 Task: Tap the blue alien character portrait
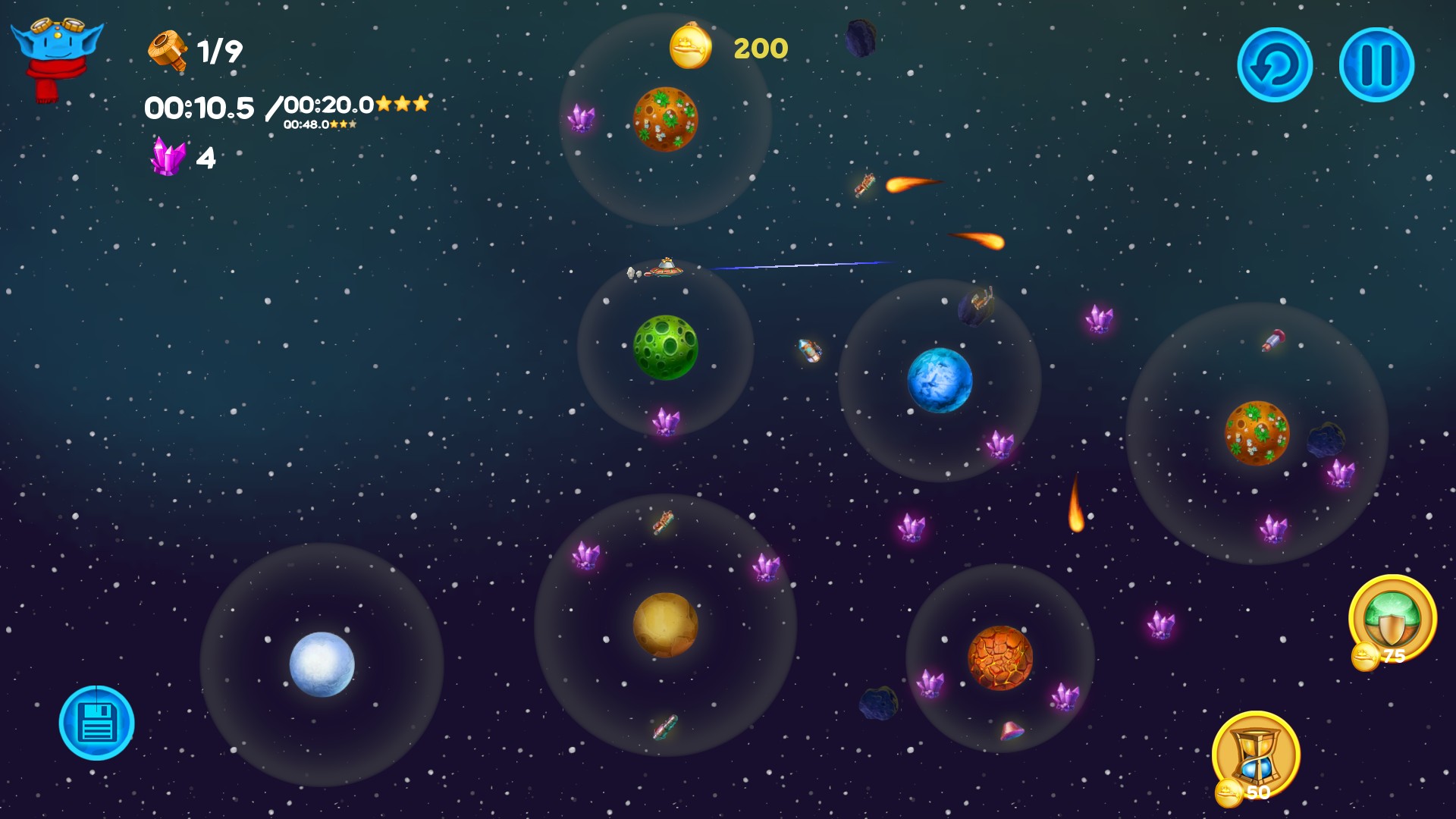[x=55, y=53]
